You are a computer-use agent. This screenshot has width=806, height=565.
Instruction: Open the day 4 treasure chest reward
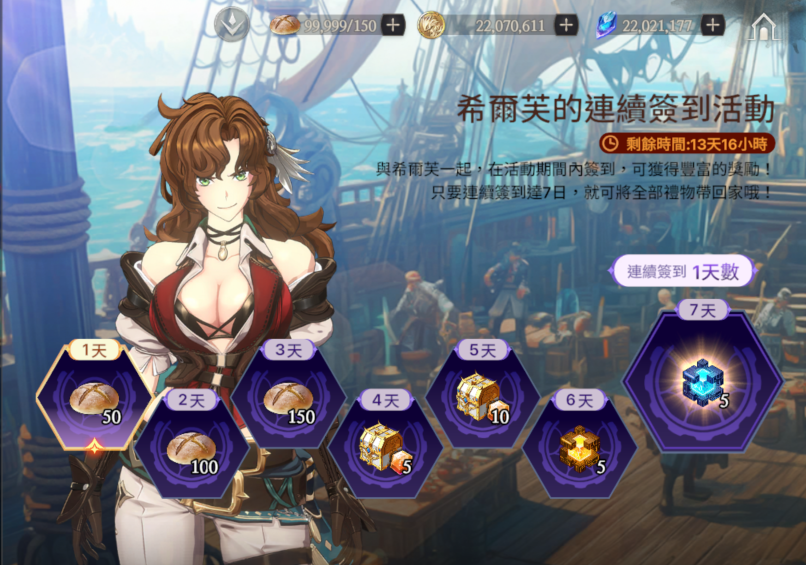[385, 450]
